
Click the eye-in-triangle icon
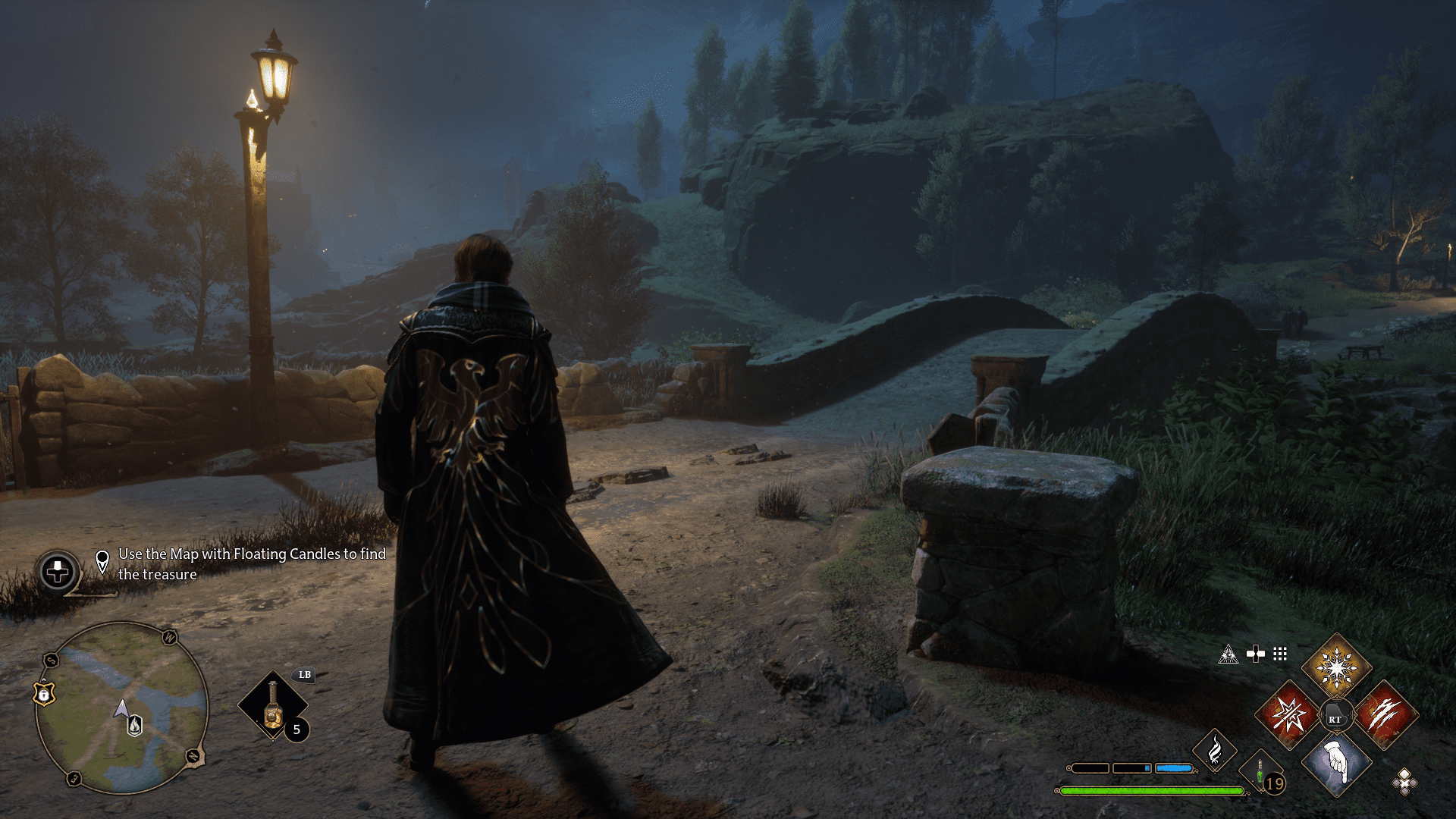coord(1228,654)
